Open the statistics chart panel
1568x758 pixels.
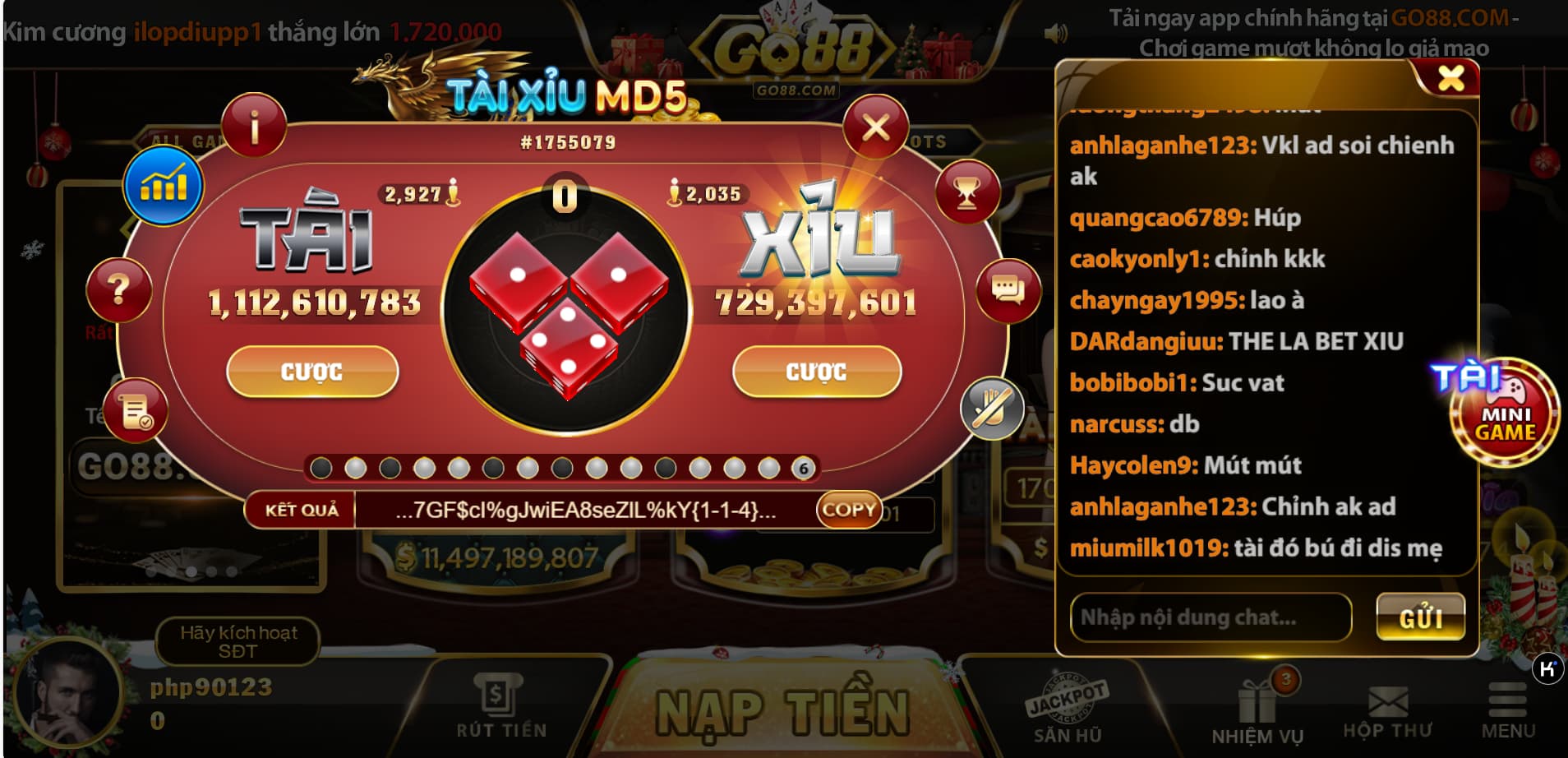[x=164, y=184]
